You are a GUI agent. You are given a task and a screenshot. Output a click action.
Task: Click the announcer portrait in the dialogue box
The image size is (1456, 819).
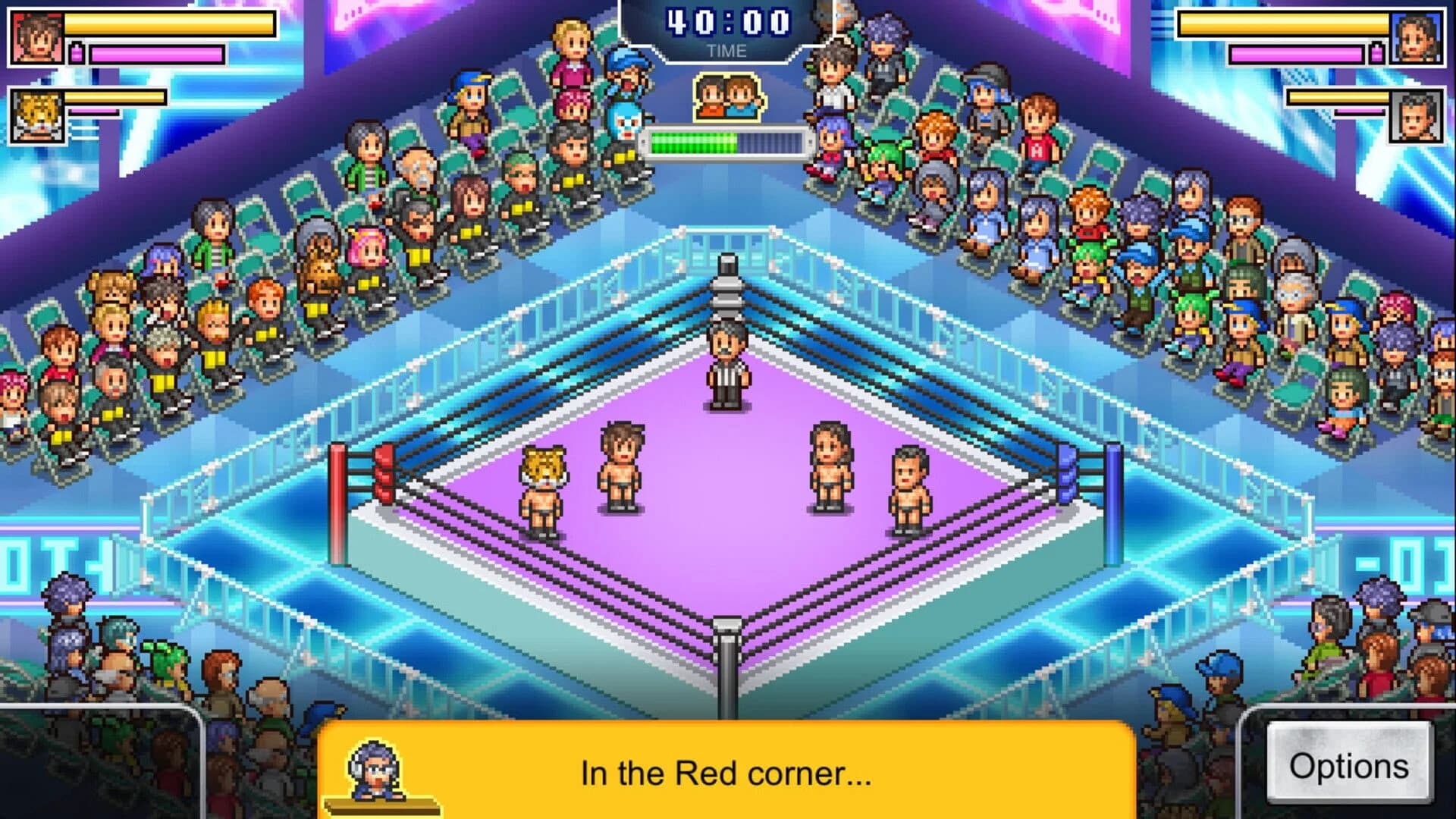375,768
